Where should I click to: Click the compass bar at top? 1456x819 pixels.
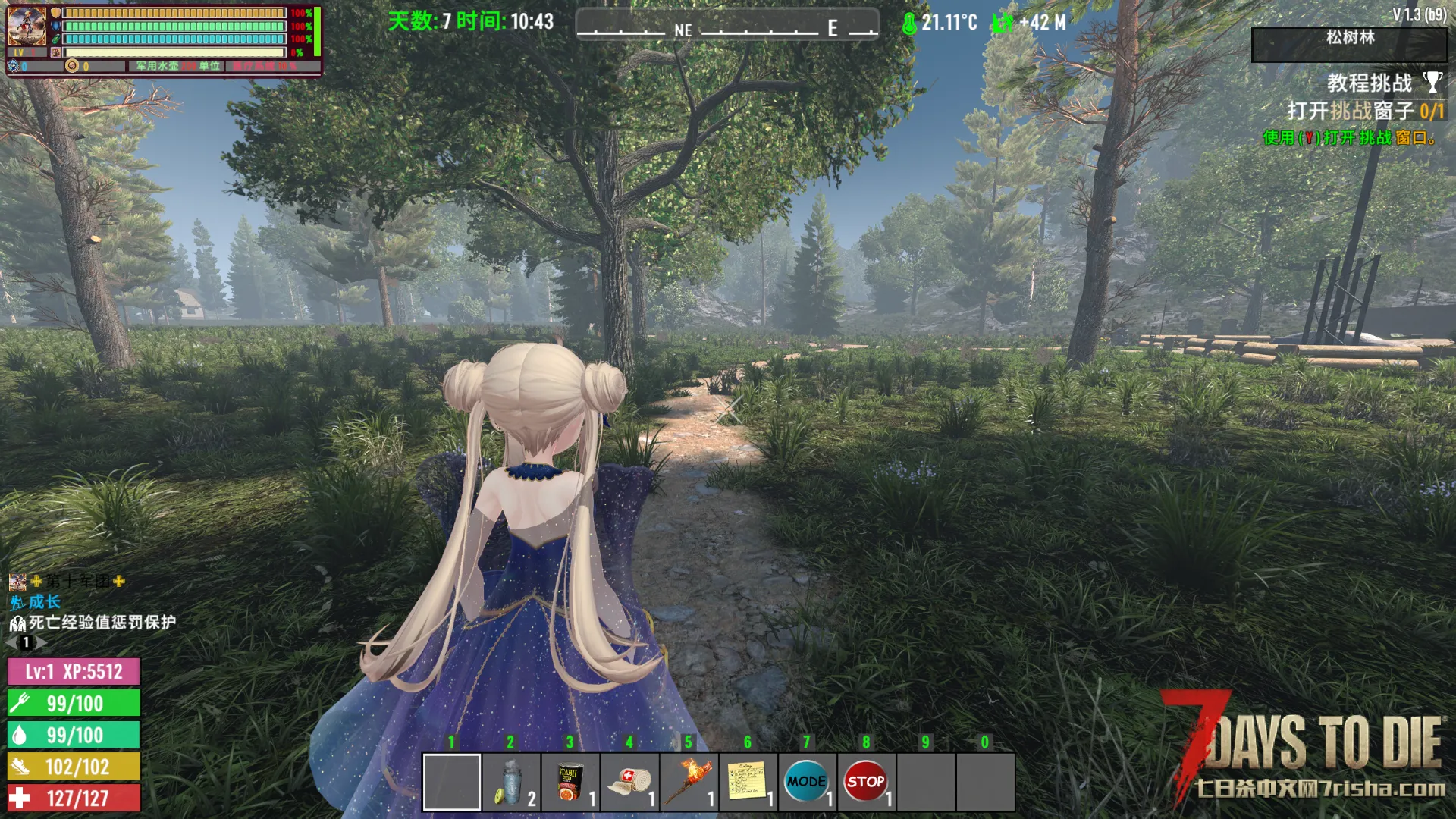pyautogui.click(x=727, y=26)
